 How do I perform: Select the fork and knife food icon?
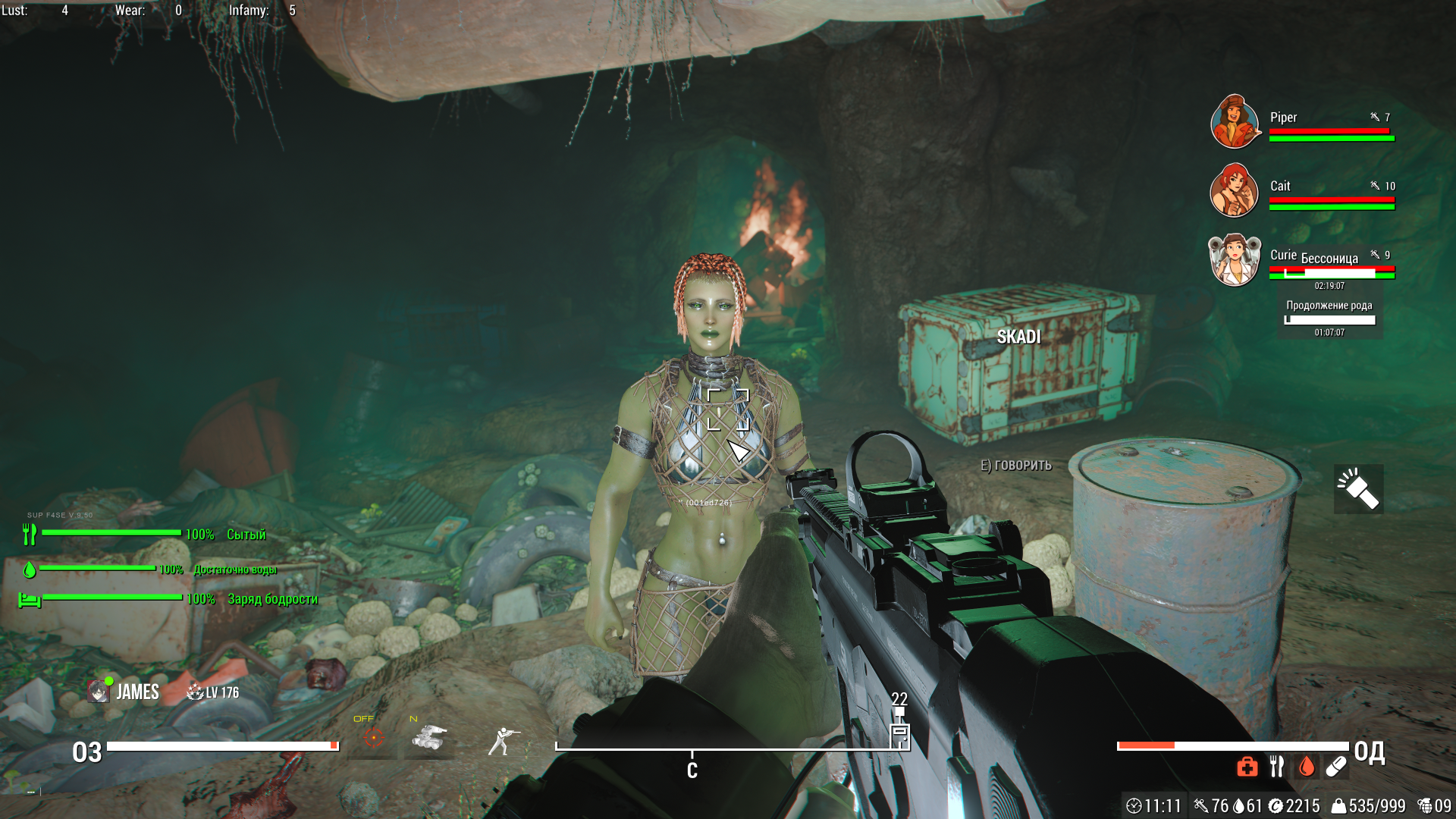1277,767
